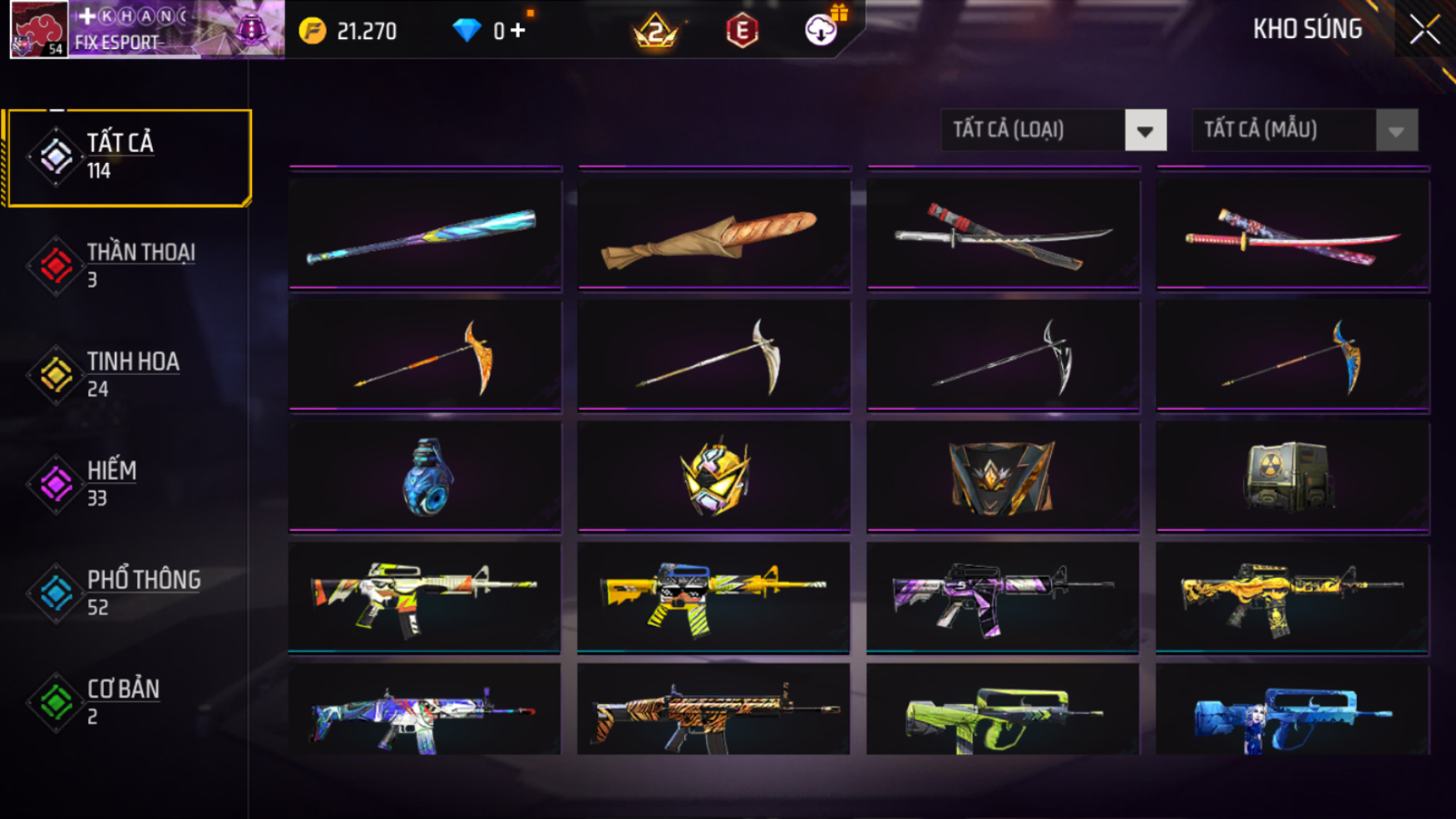Open the cloud download gift icon
Image resolution: width=1456 pixels, height=819 pixels.
(822, 30)
